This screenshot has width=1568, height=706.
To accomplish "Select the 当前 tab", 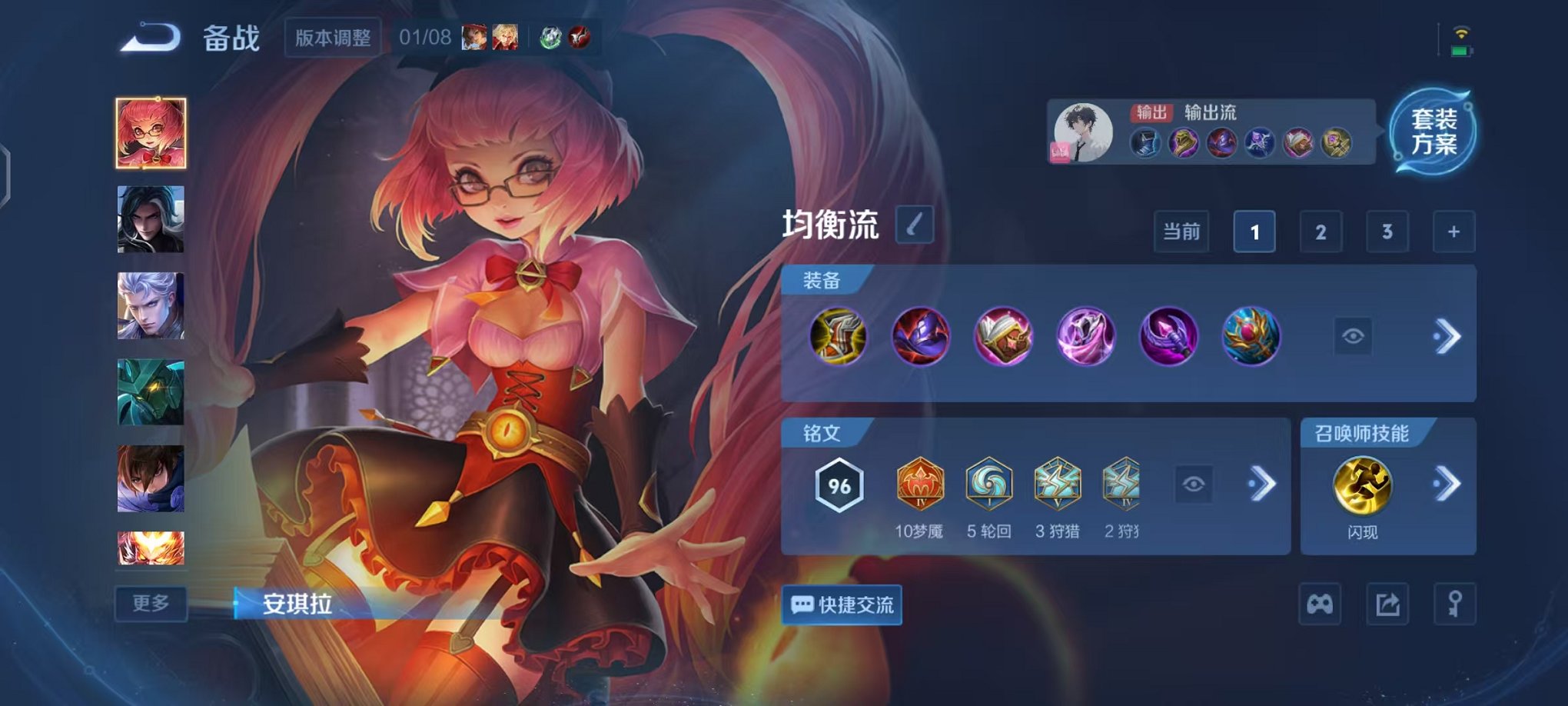I will coord(1182,231).
